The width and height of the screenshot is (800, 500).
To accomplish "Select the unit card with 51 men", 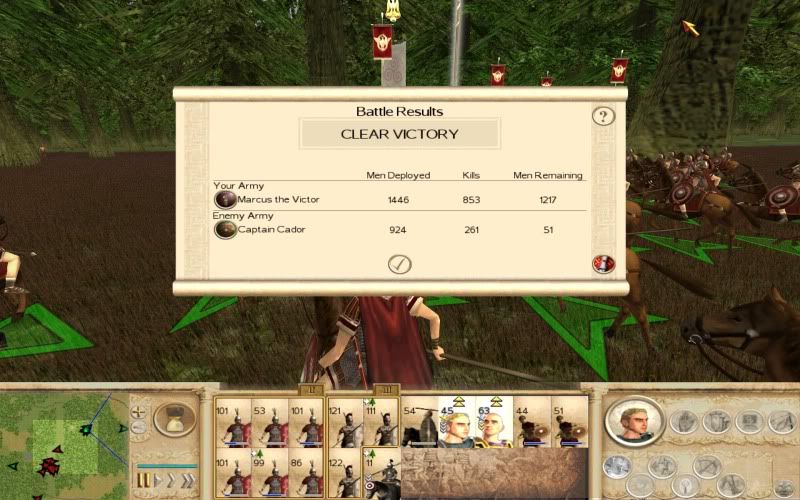I will tap(568, 424).
